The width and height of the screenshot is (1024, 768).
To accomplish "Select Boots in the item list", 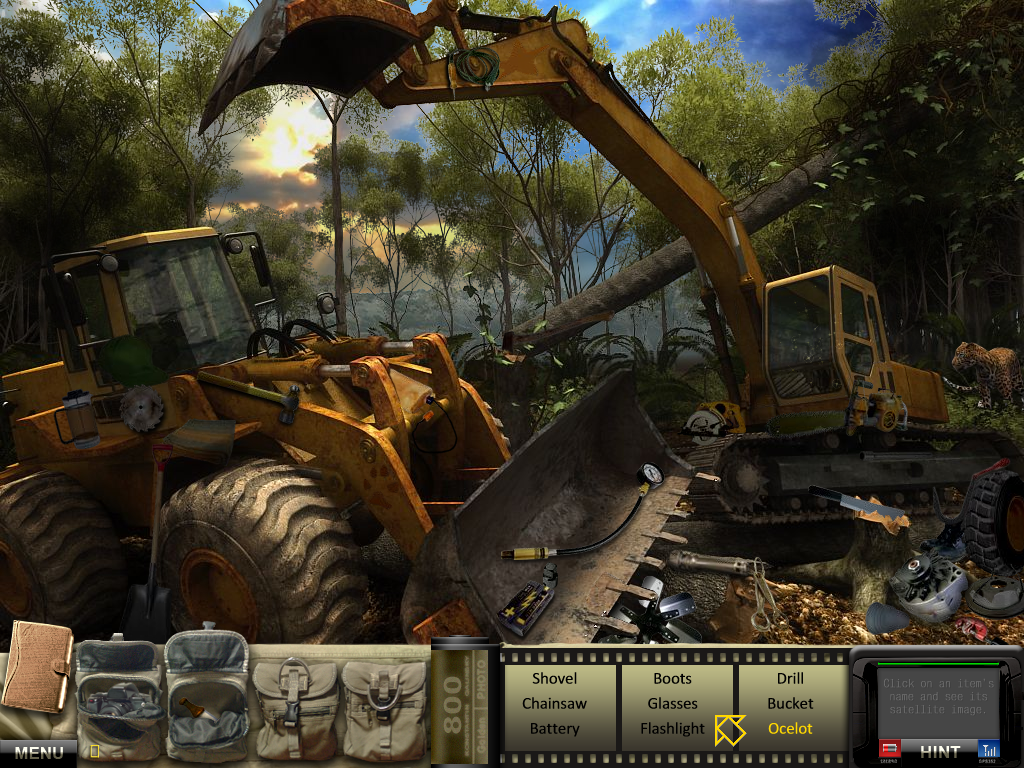I will coord(672,678).
